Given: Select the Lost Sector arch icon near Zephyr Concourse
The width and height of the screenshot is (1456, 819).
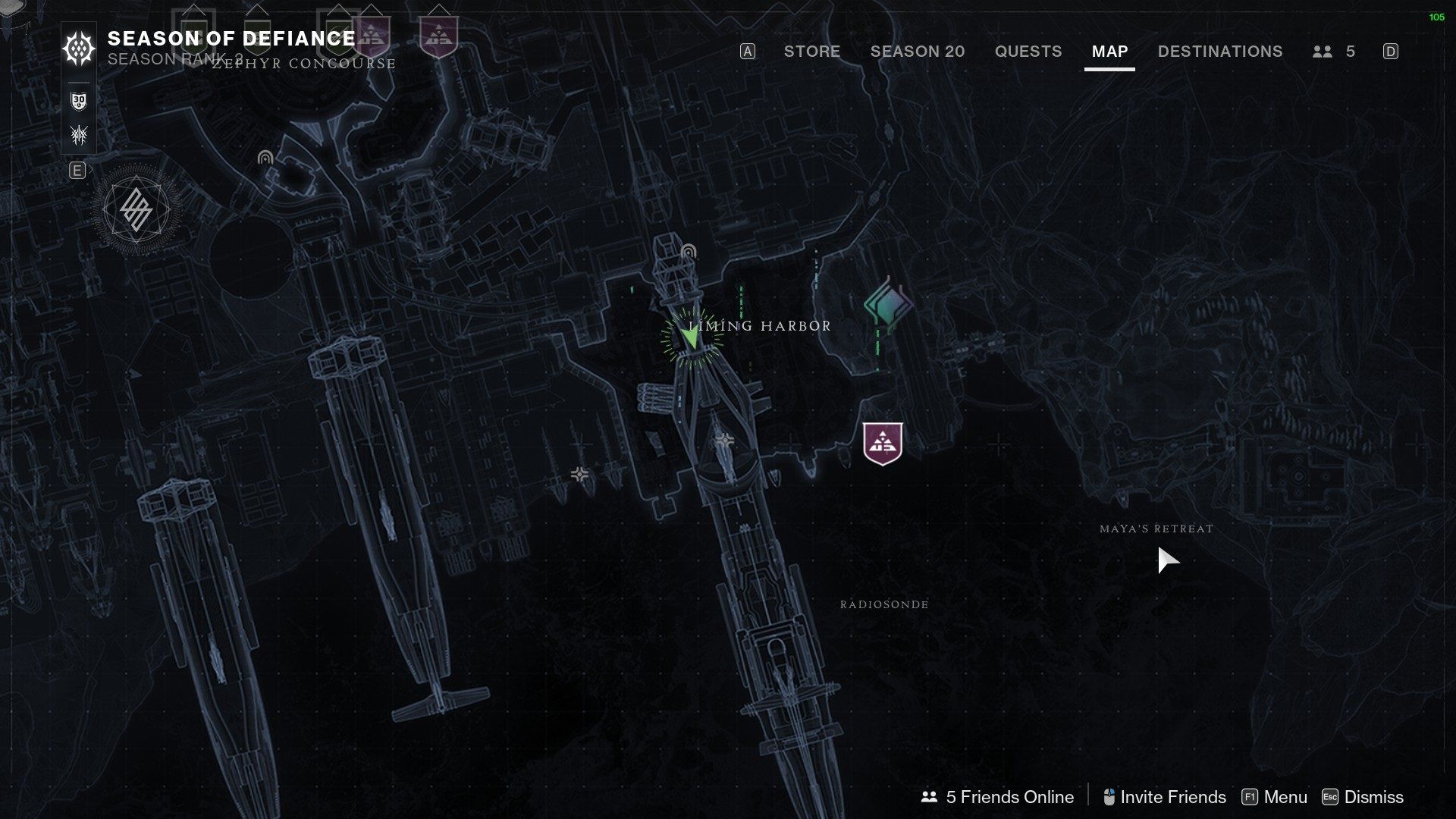Looking at the screenshot, I should pyautogui.click(x=265, y=158).
